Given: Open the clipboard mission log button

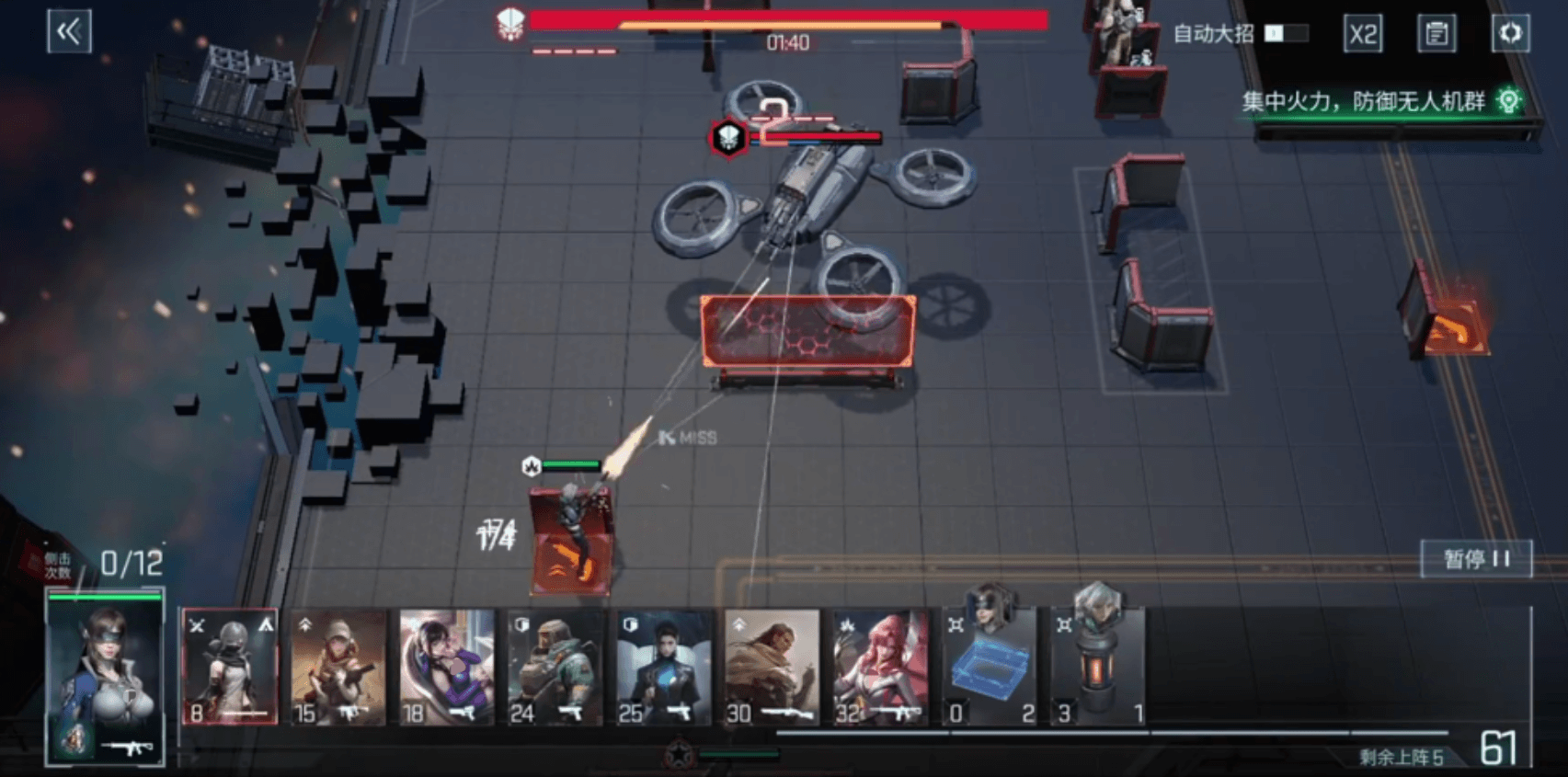Looking at the screenshot, I should 1436,34.
